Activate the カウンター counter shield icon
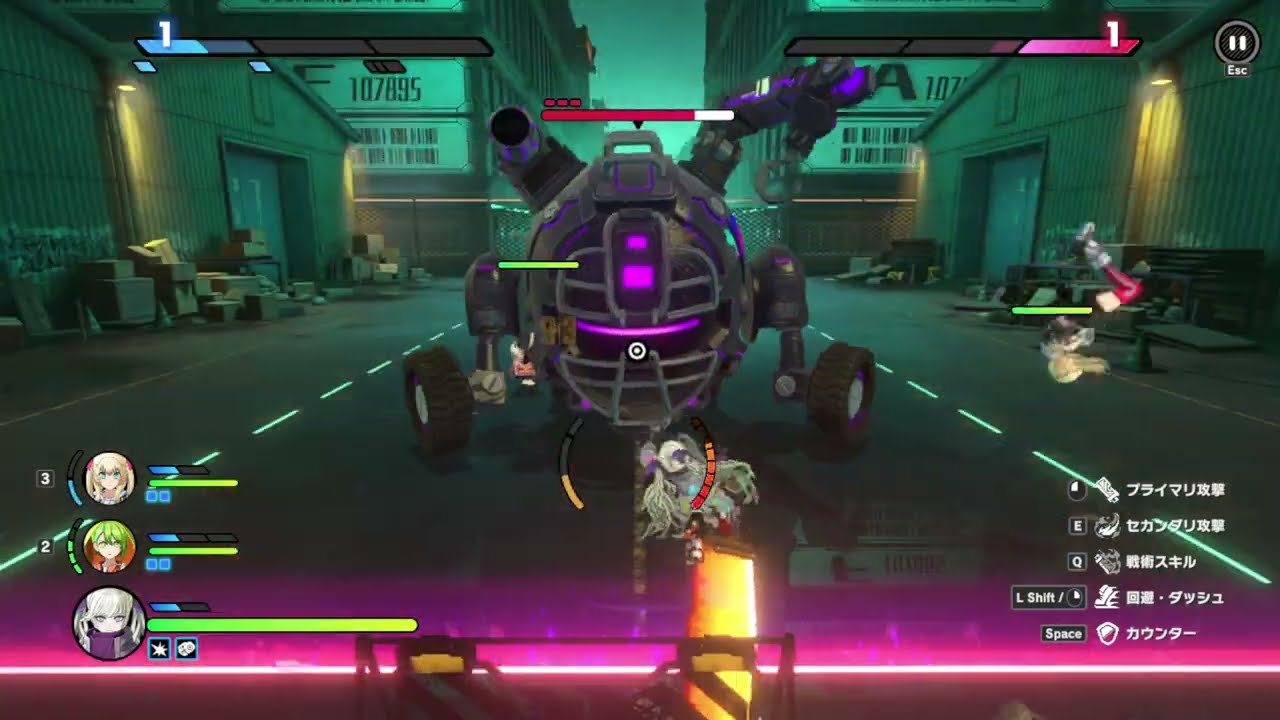This screenshot has height=720, width=1280. (x=1107, y=633)
